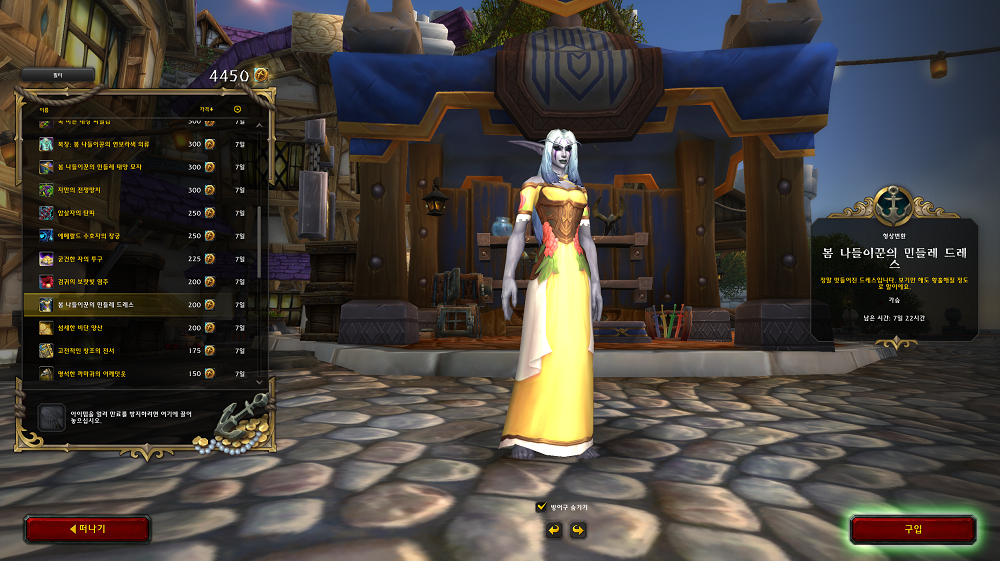Leave the shop with the 떠나기 button
Viewport: 1000px width, 561px height.
coord(87,529)
